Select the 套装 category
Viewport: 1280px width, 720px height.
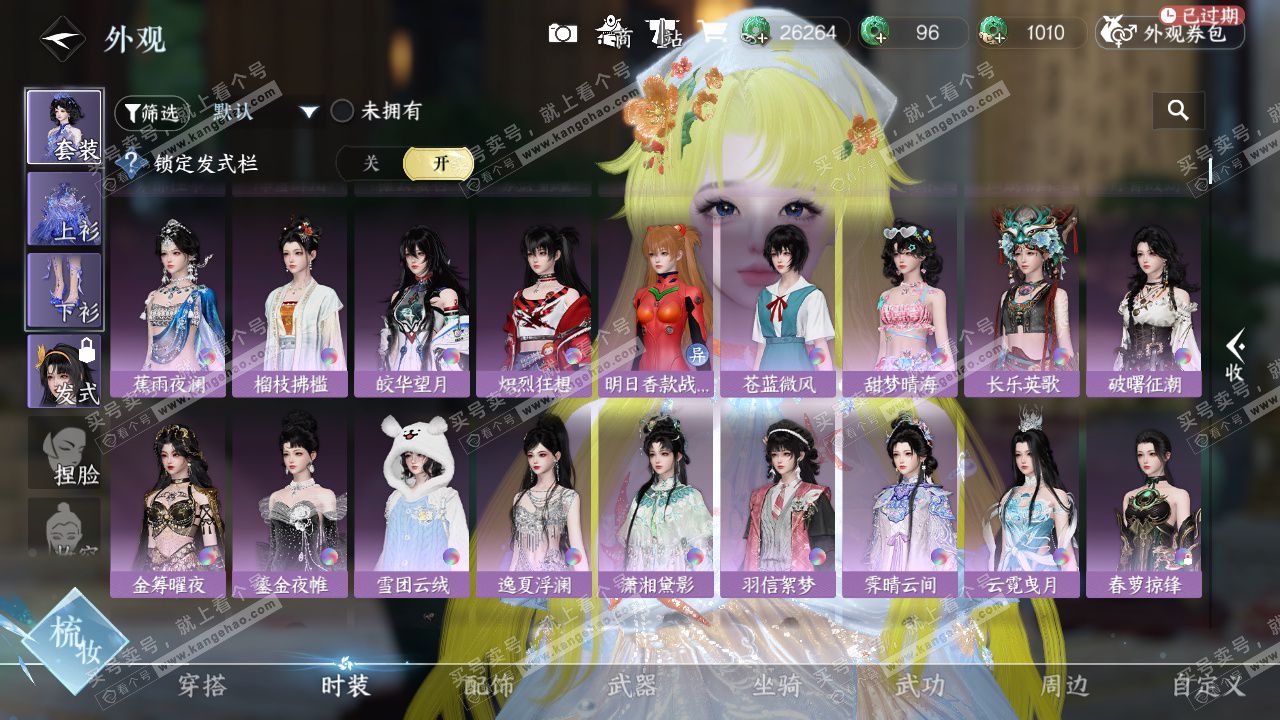pyautogui.click(x=64, y=127)
